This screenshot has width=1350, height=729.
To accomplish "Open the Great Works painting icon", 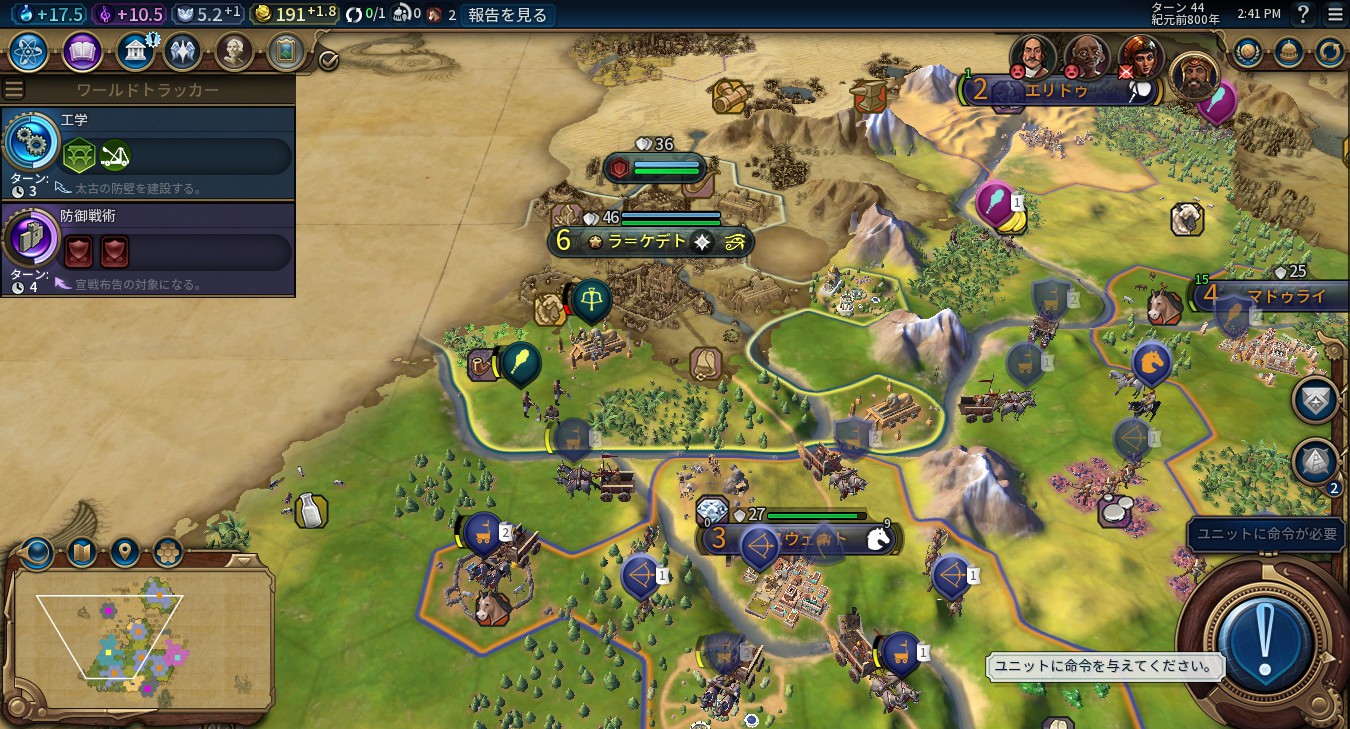I will (286, 52).
